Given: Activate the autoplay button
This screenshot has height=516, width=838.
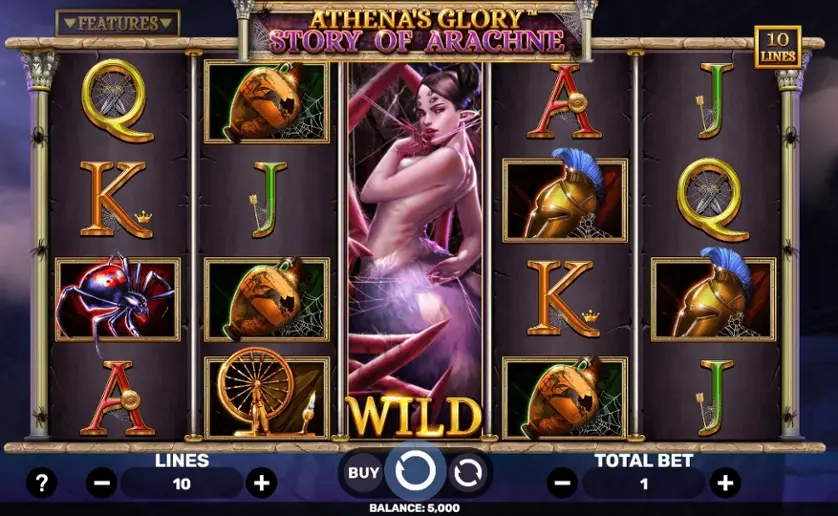Looking at the screenshot, I should tap(466, 471).
